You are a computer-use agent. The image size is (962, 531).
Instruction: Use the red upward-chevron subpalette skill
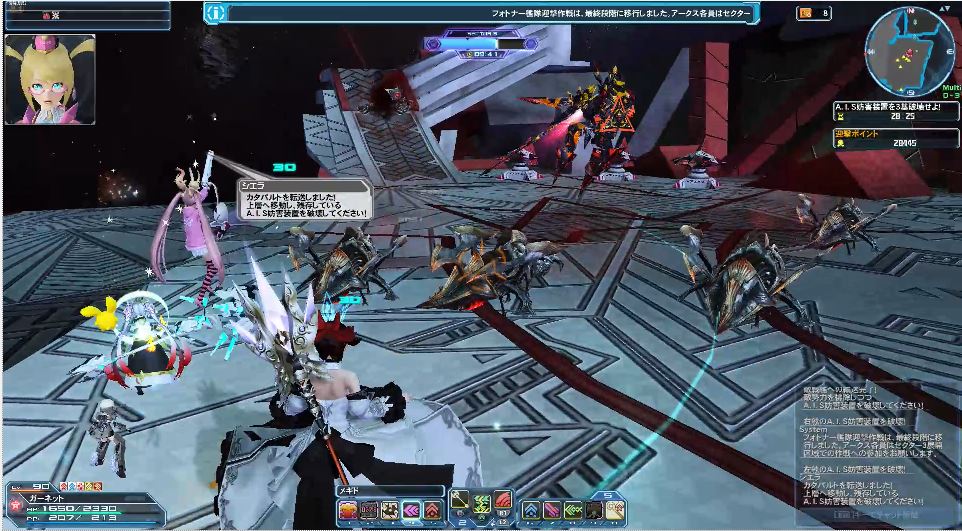click(431, 510)
